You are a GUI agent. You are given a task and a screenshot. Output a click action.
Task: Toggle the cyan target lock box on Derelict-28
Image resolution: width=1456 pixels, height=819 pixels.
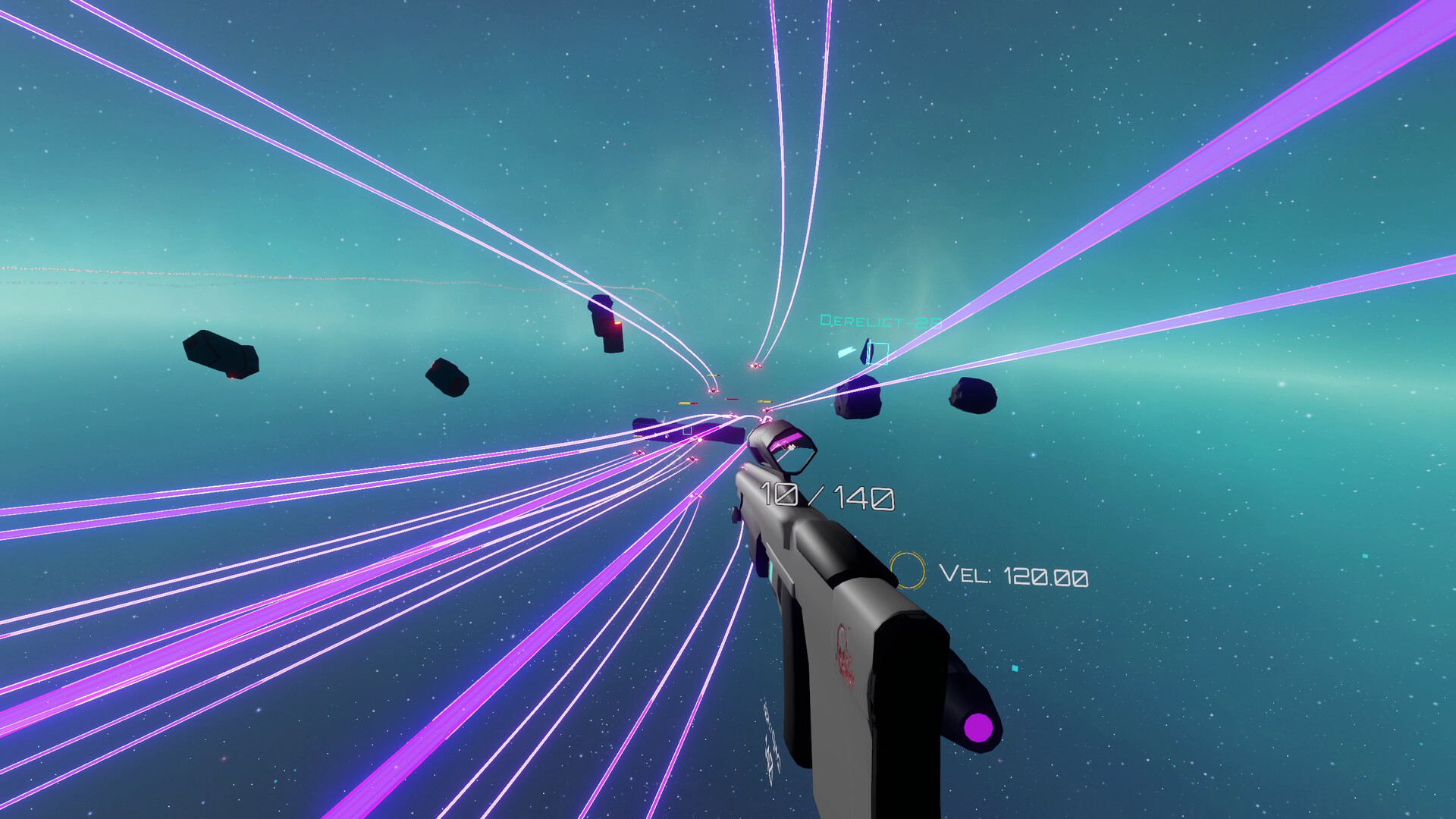coord(878,353)
